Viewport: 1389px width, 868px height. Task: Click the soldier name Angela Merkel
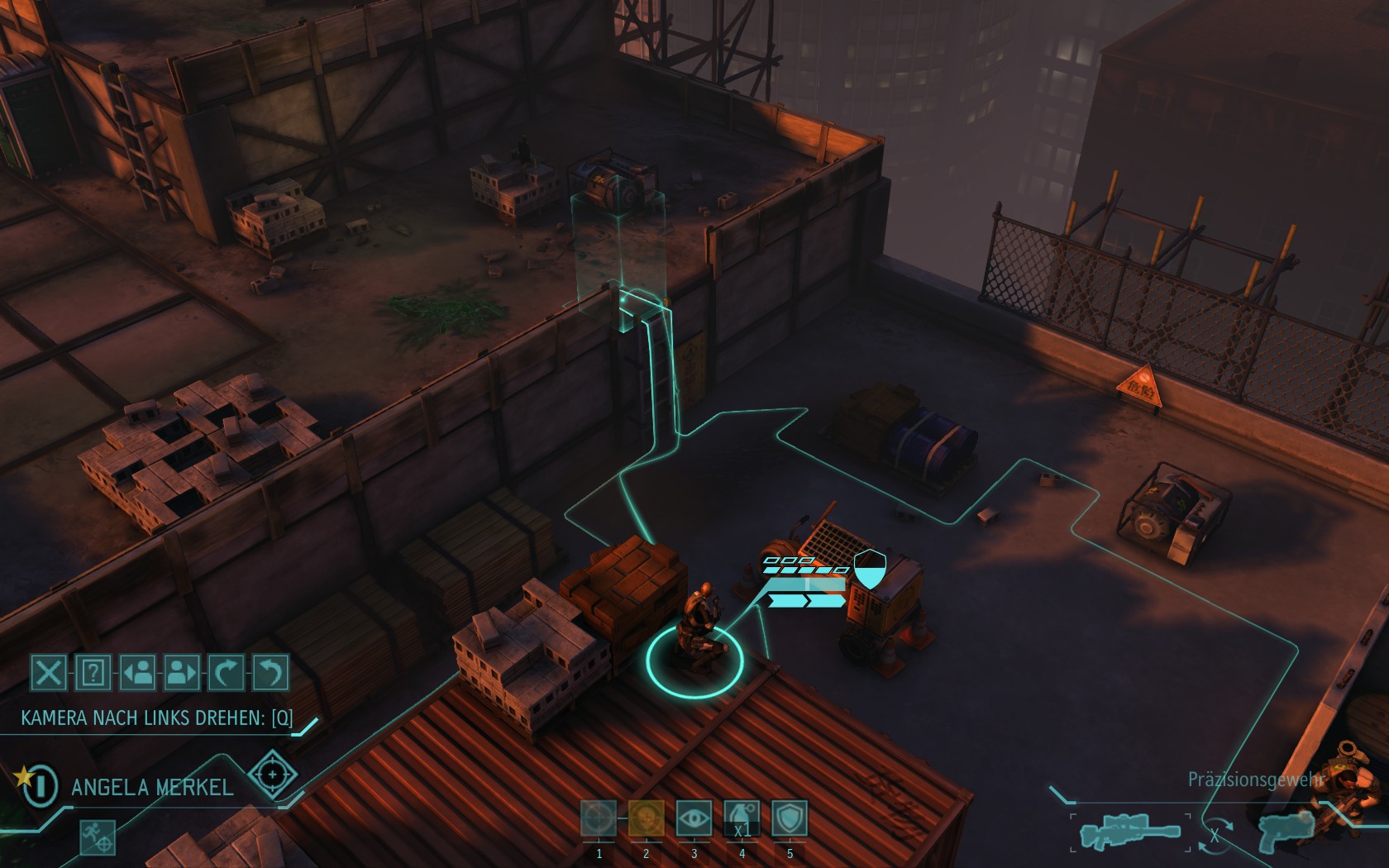pos(153,787)
